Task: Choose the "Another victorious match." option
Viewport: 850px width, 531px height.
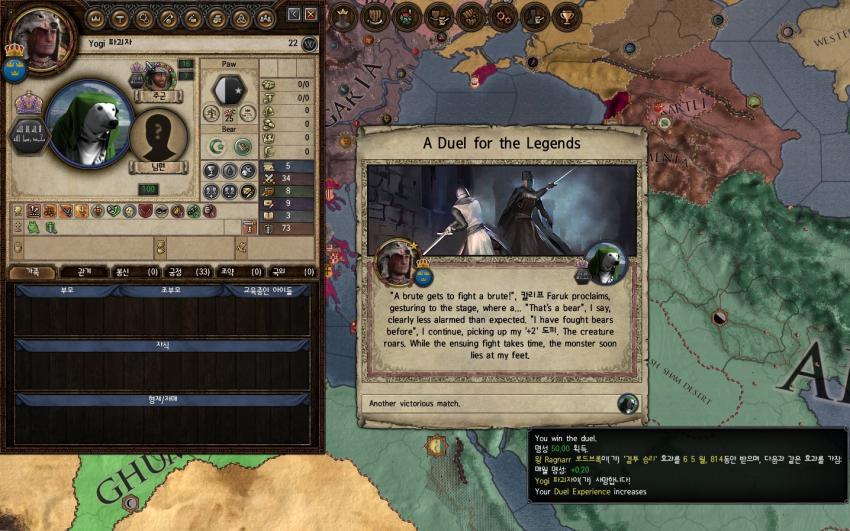Action: pyautogui.click(x=500, y=404)
